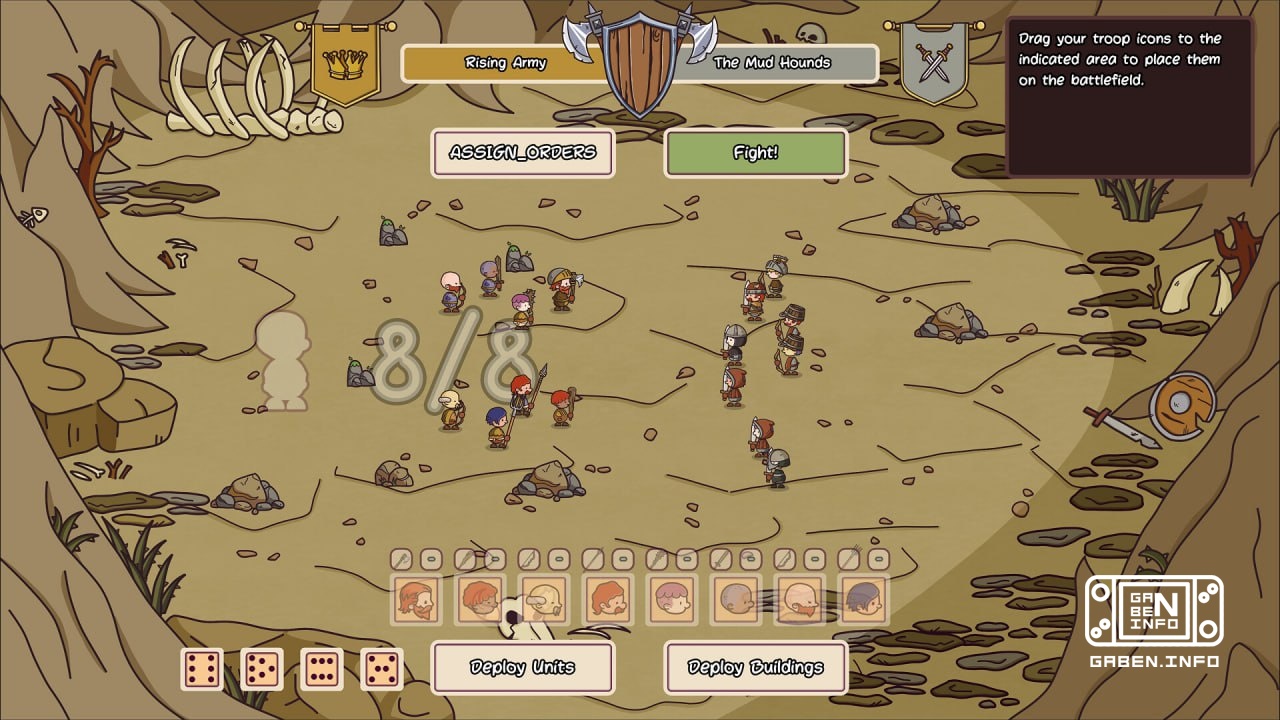
Task: Select the pink-haired troop portrait
Action: point(672,600)
